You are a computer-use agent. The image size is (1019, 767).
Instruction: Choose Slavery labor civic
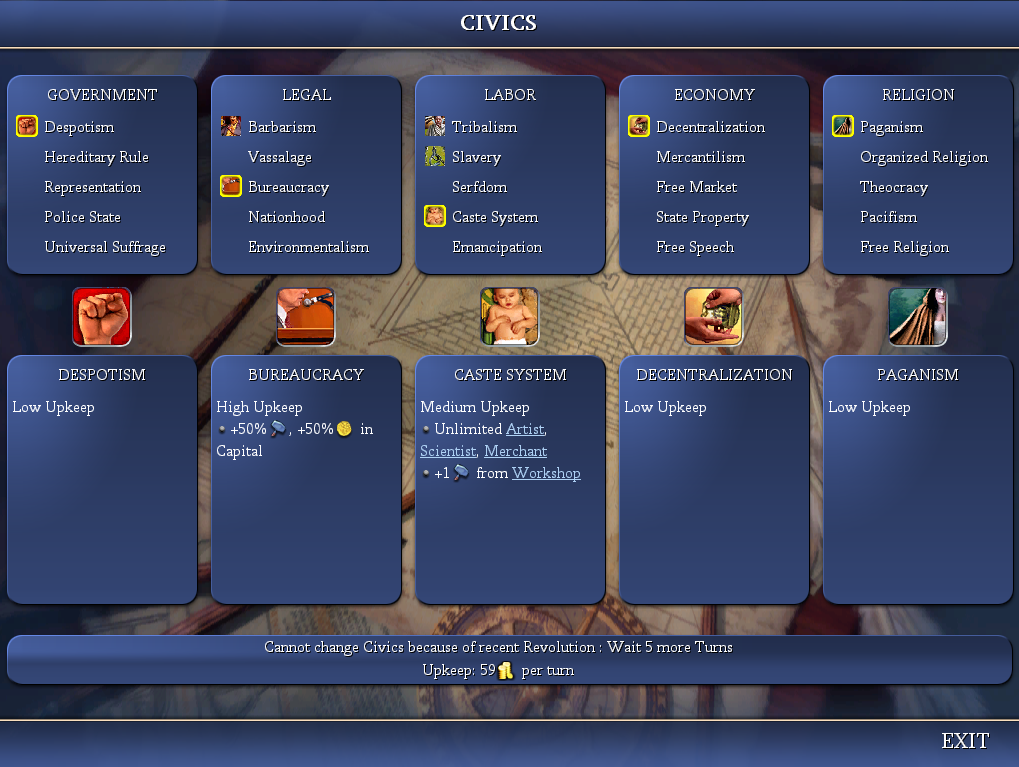tap(476, 157)
